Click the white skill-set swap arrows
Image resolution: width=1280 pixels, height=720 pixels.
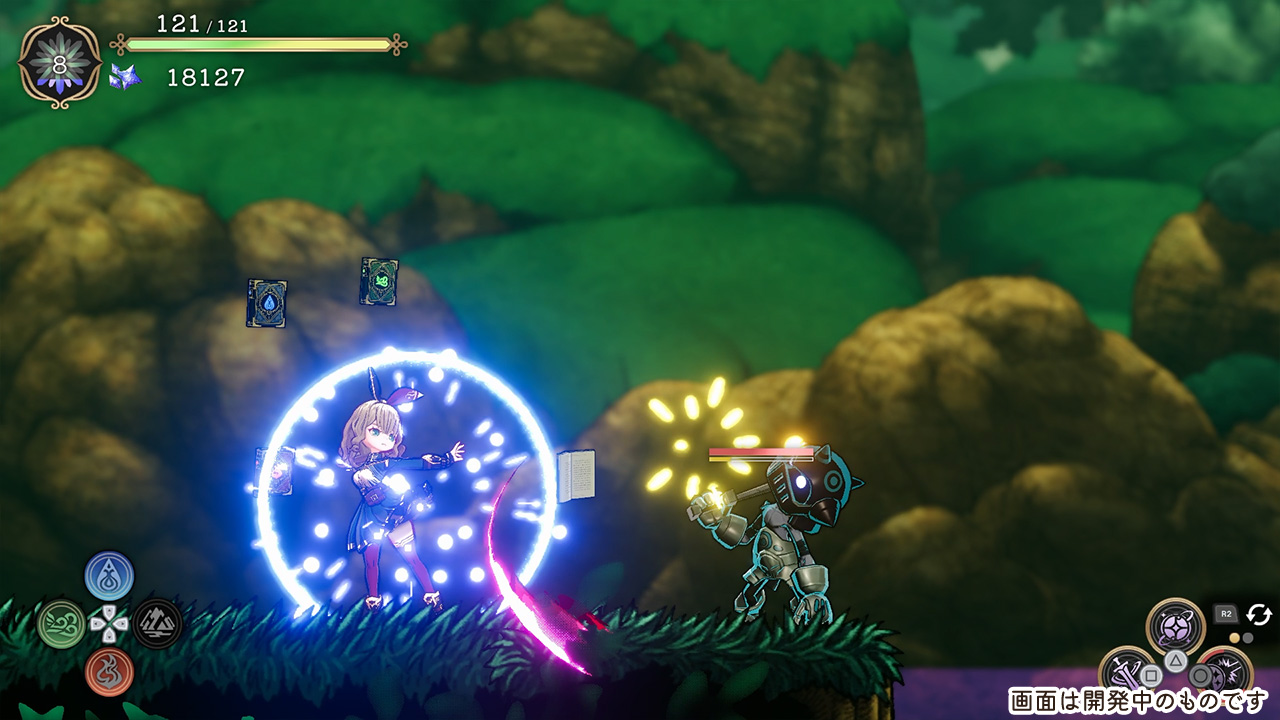tap(1258, 614)
